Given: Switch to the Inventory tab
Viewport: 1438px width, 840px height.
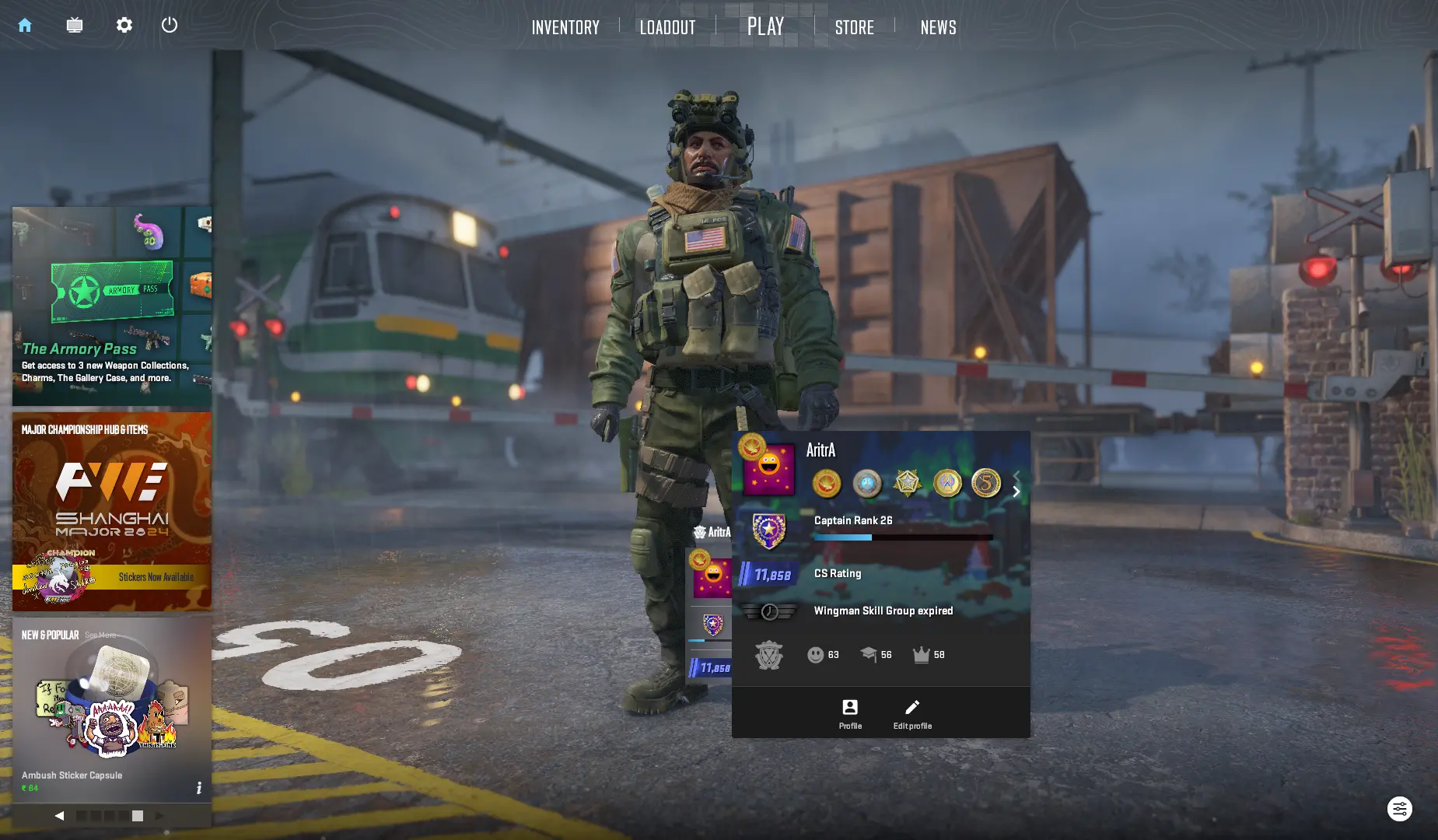Looking at the screenshot, I should click(565, 28).
